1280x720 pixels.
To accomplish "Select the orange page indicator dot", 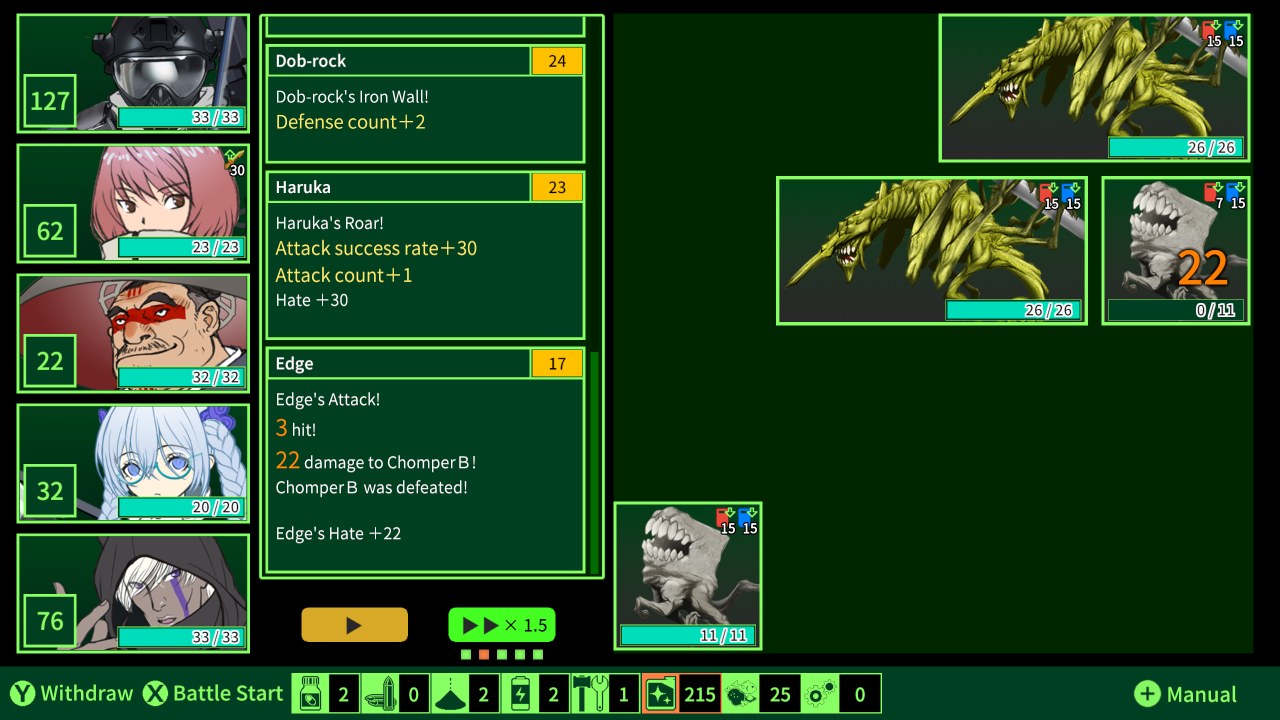I will pyautogui.click(x=483, y=652).
